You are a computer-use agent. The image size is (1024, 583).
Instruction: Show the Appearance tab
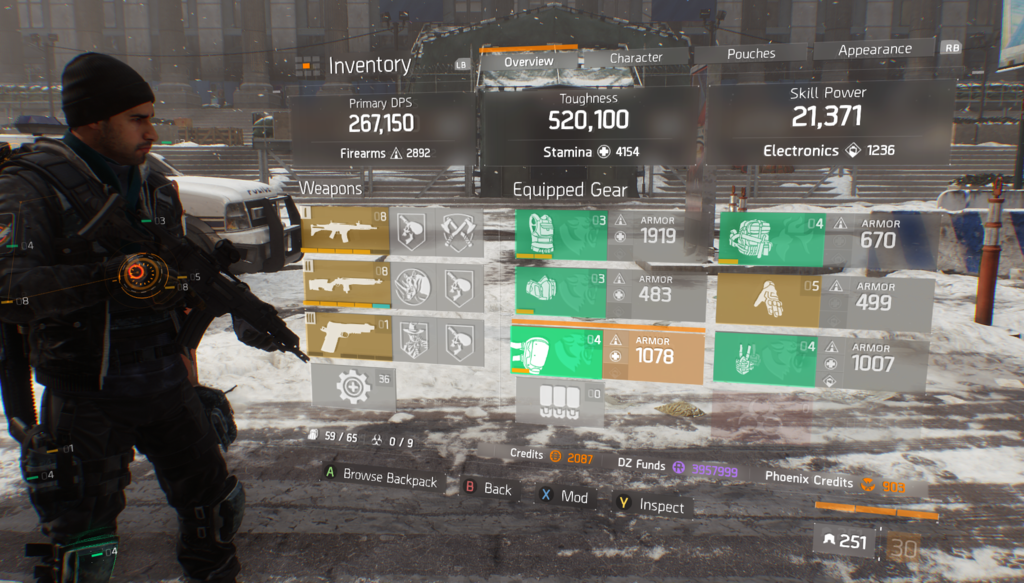[x=874, y=50]
